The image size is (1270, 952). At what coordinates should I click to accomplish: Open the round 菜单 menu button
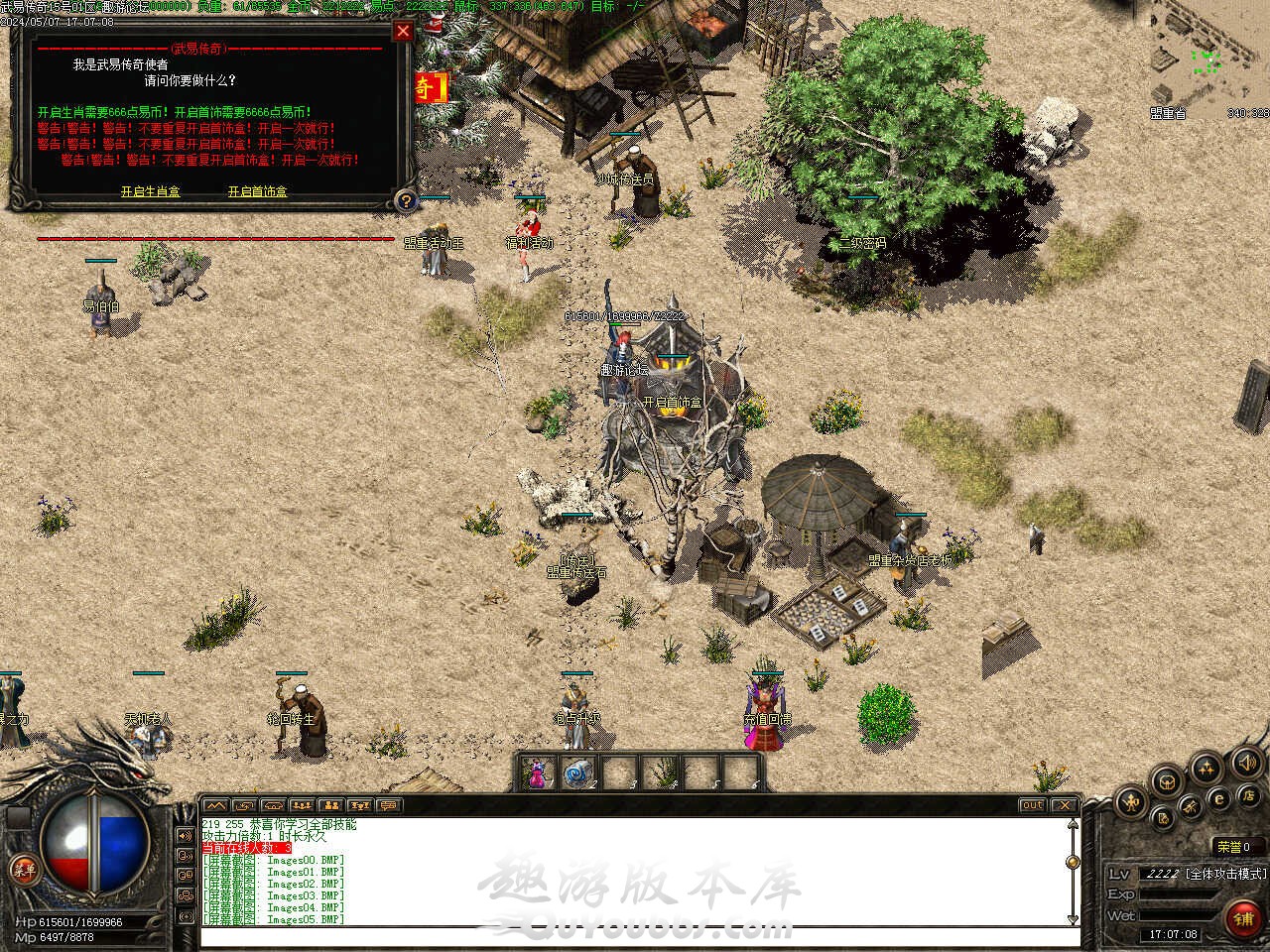[24, 871]
